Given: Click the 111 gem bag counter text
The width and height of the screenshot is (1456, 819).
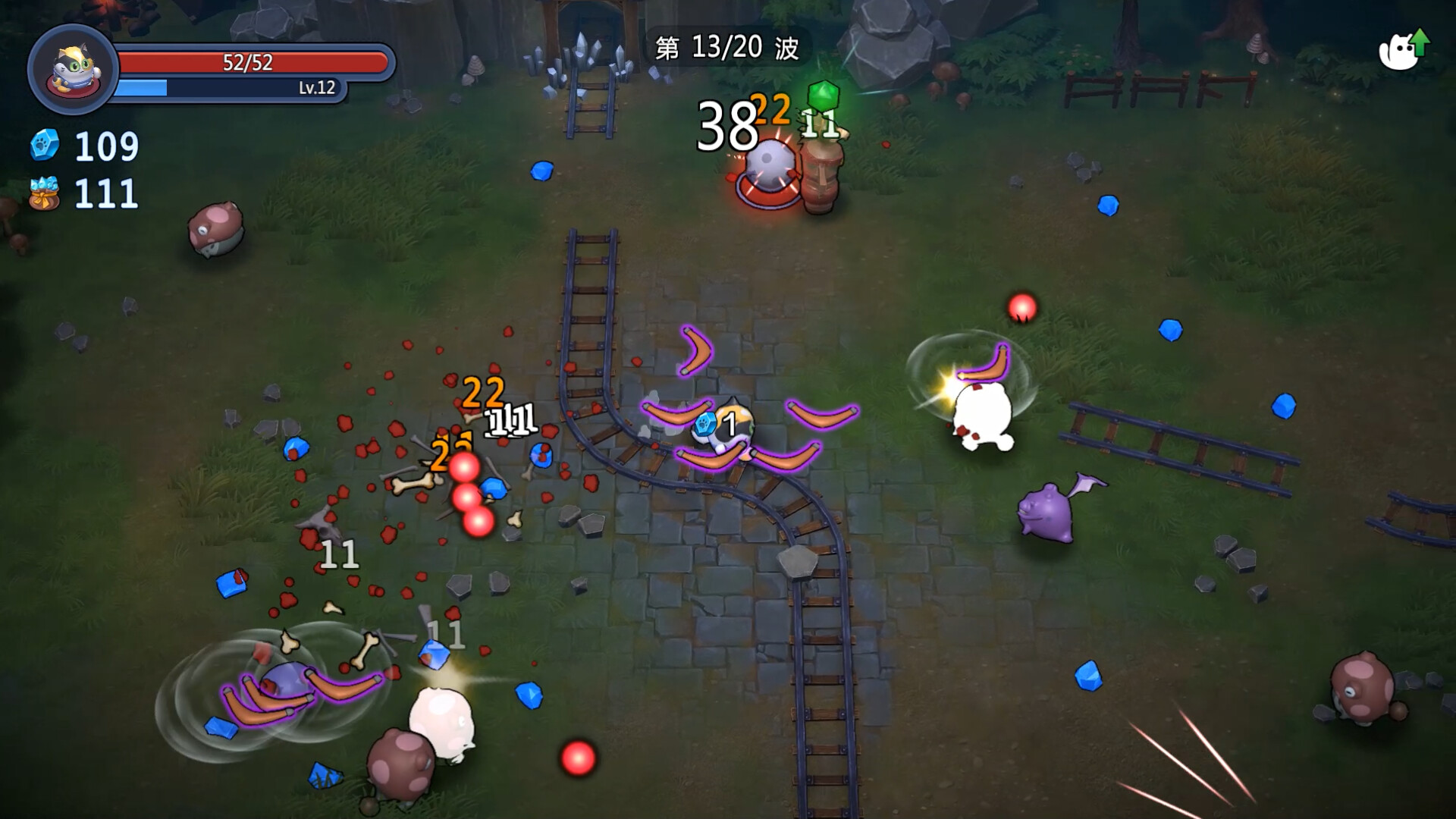Looking at the screenshot, I should point(106,193).
